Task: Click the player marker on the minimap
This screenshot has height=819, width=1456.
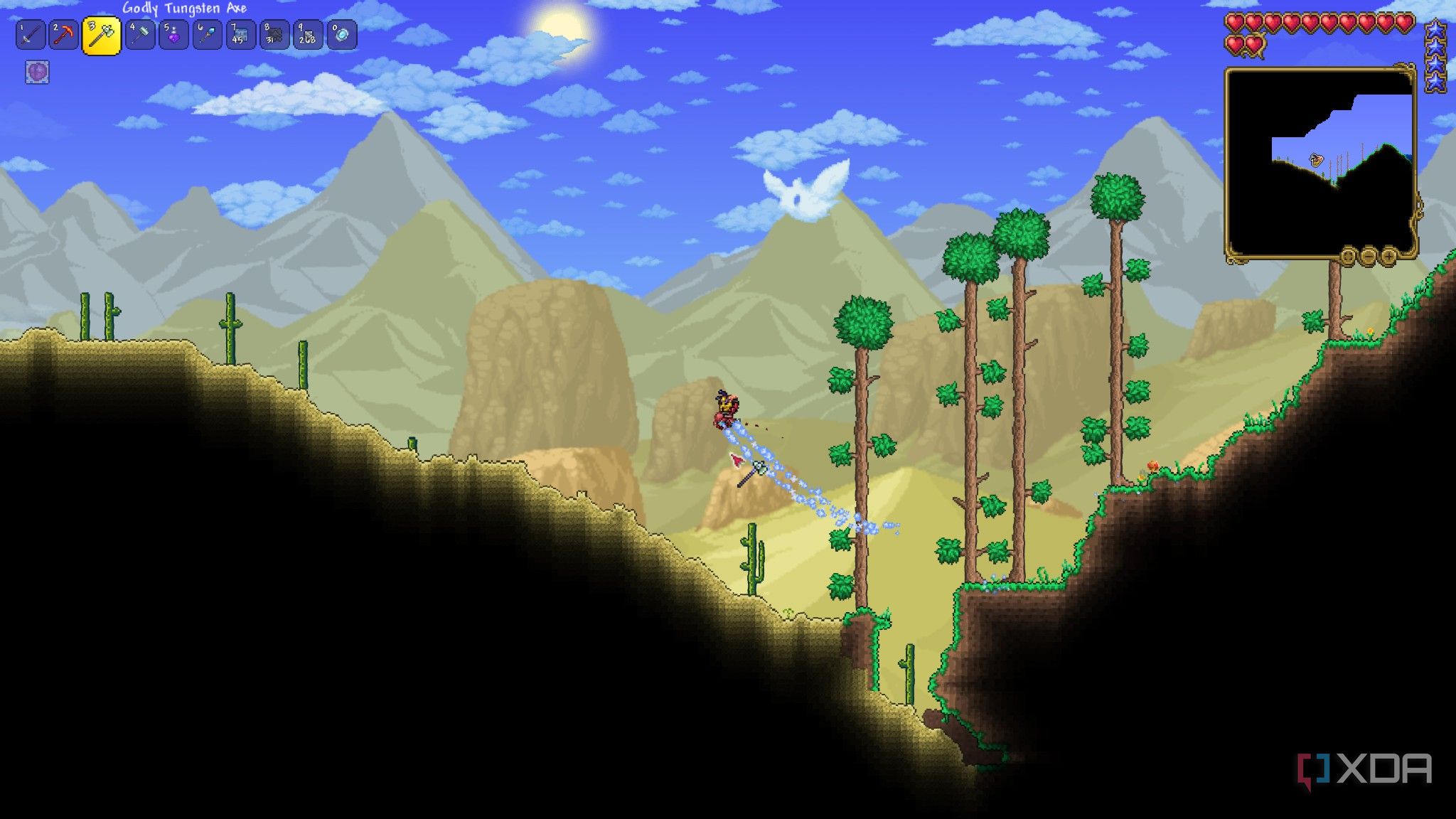Action: [x=1316, y=159]
